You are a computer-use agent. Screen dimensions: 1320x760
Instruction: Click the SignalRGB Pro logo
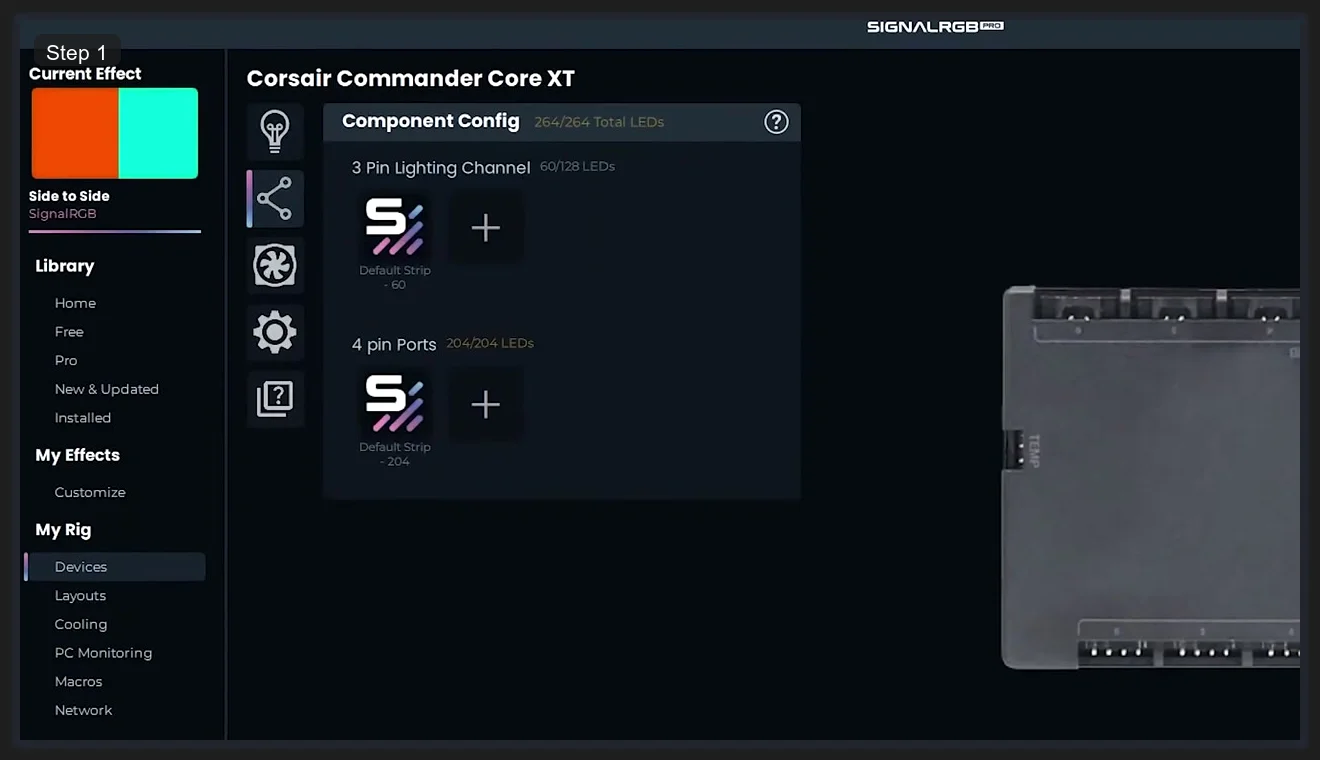click(x=934, y=26)
